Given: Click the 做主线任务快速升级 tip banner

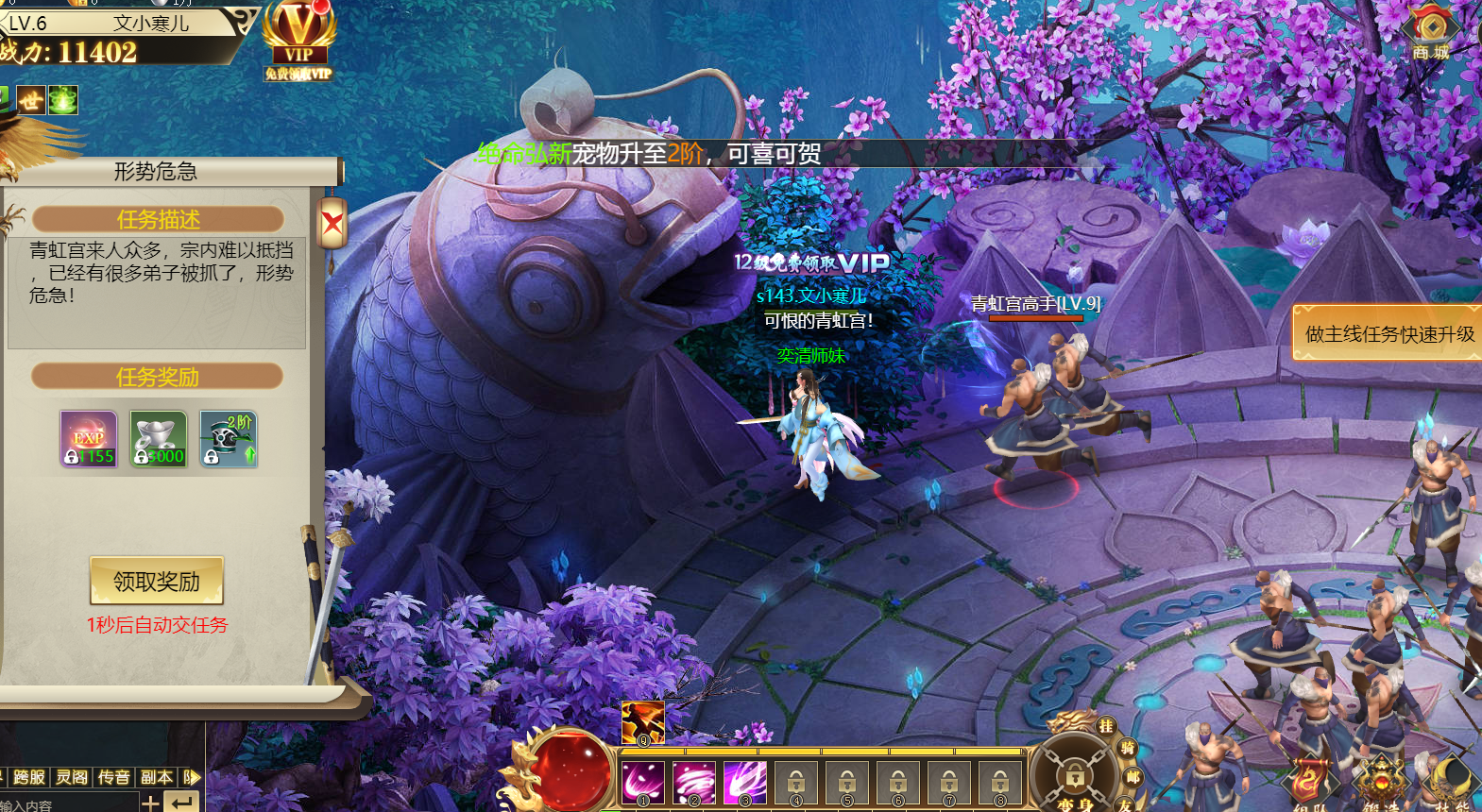Looking at the screenshot, I should tap(1388, 333).
